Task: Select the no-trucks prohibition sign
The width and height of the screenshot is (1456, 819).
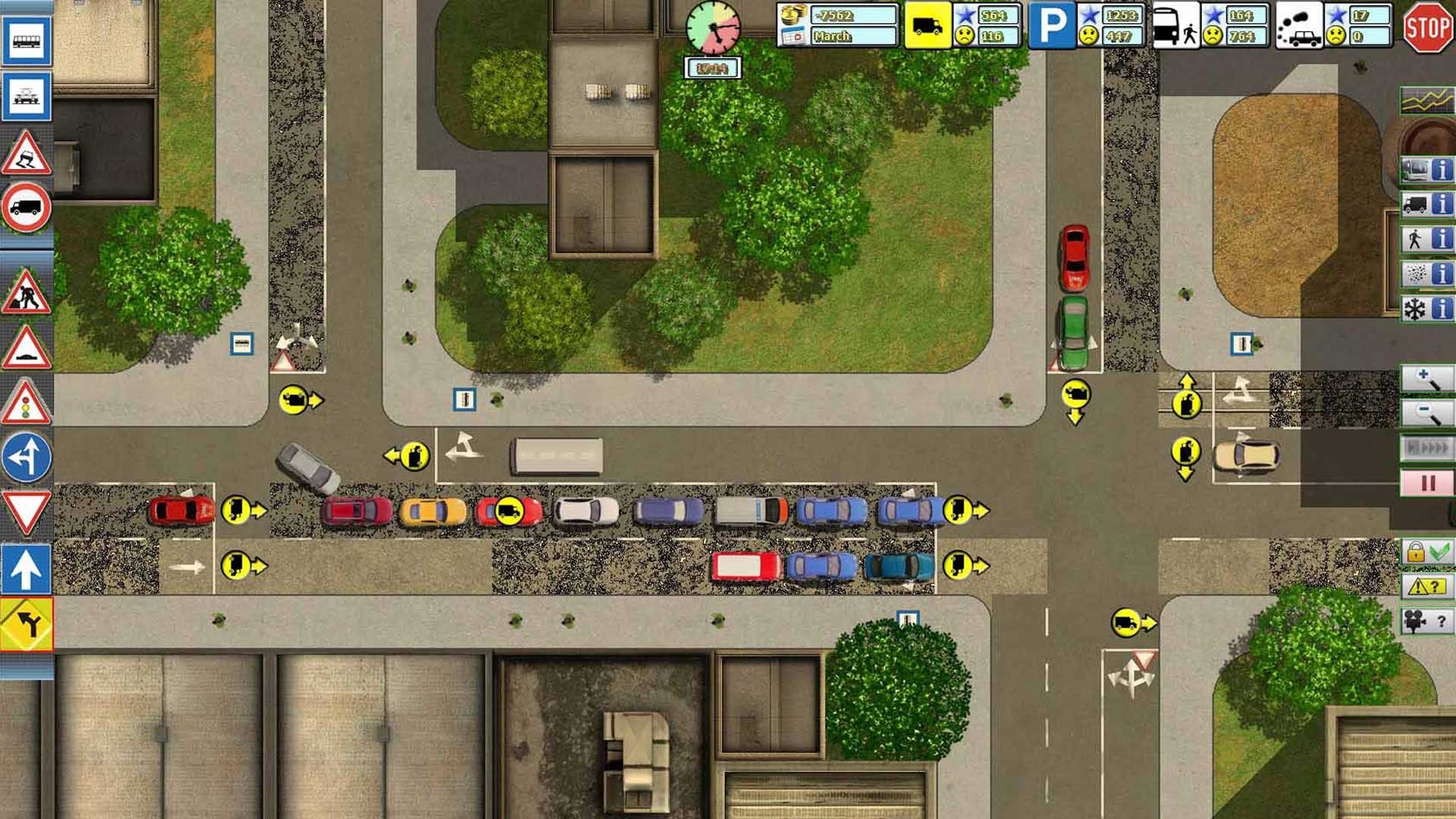Action: [27, 207]
